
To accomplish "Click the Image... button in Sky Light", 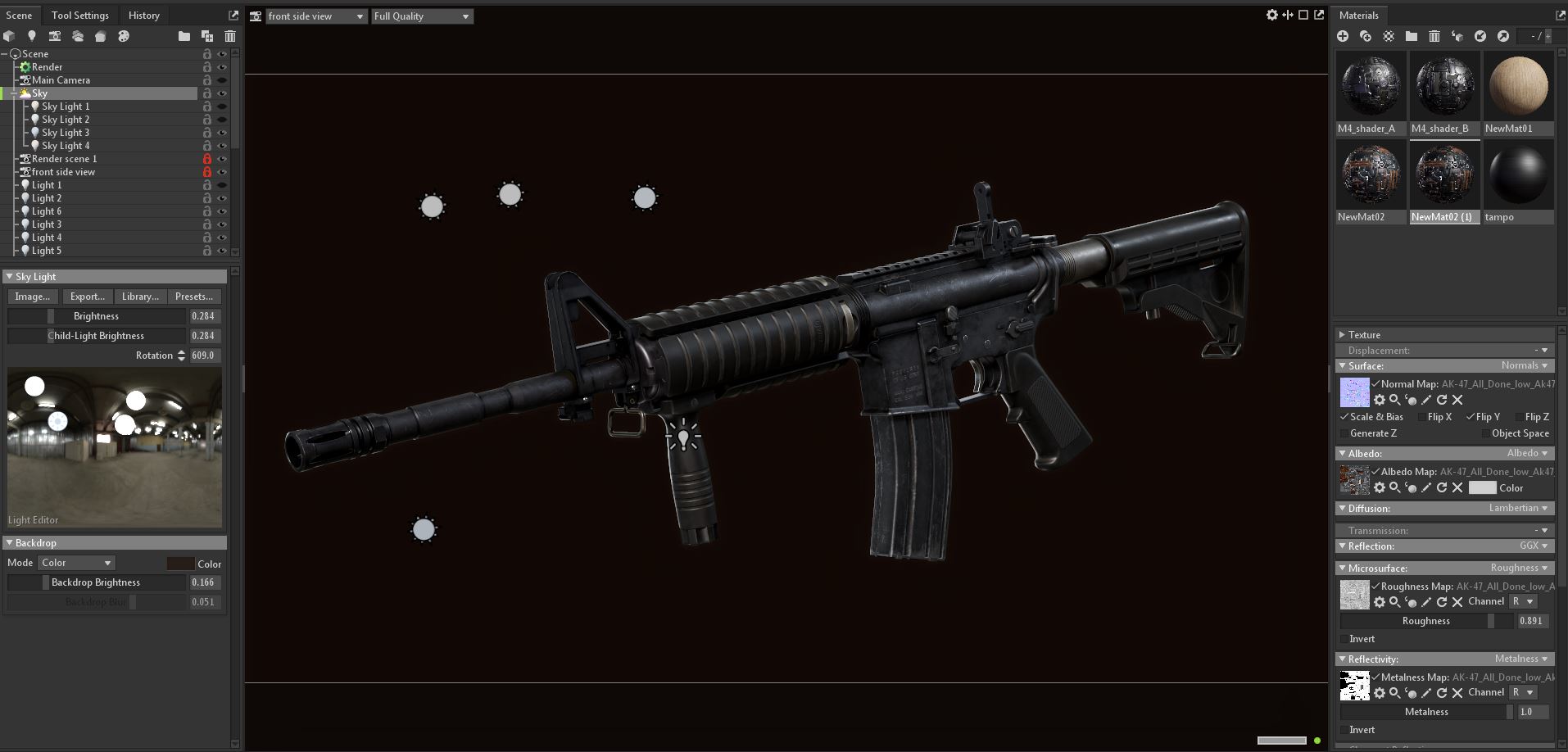I will pyautogui.click(x=33, y=297).
